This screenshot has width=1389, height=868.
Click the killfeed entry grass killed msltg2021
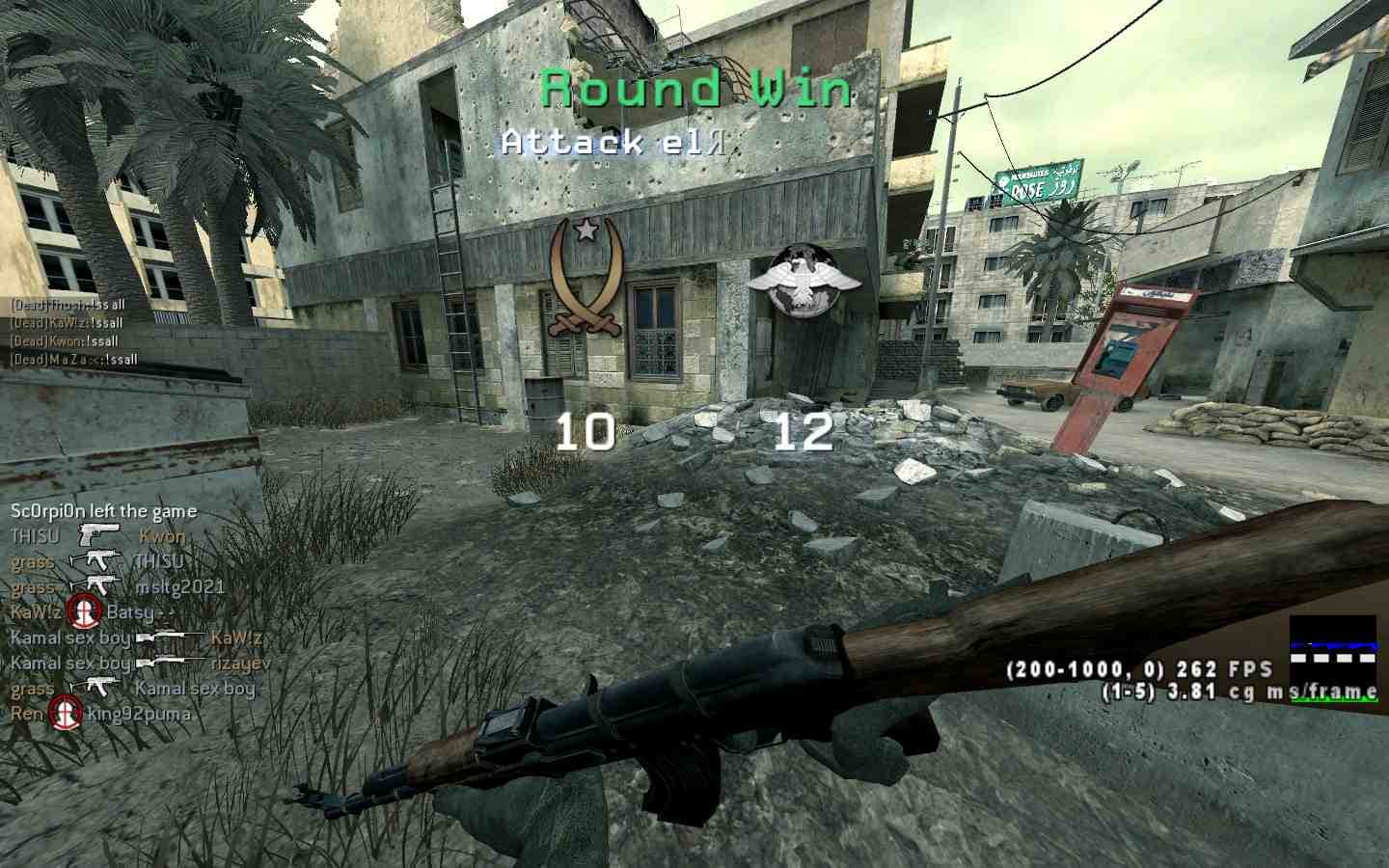118,587
